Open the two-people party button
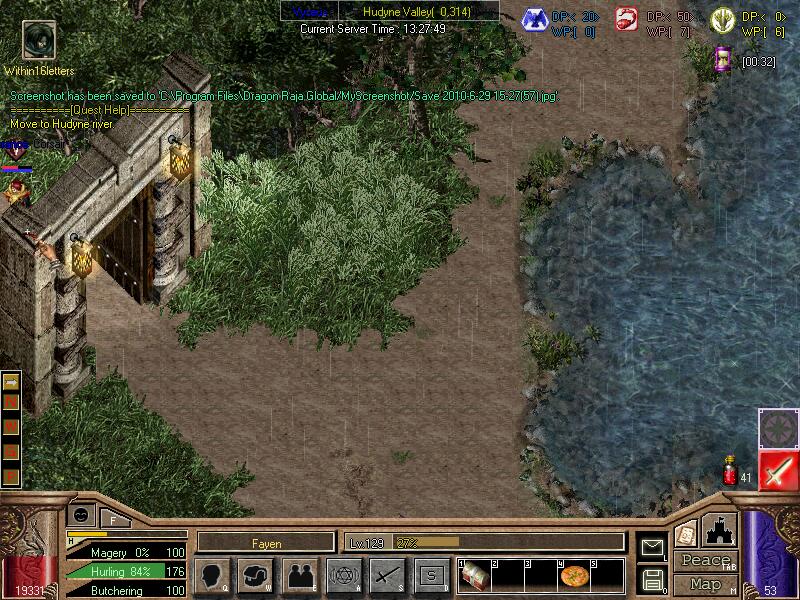Screen dimensions: 800x600 coord(300,576)
